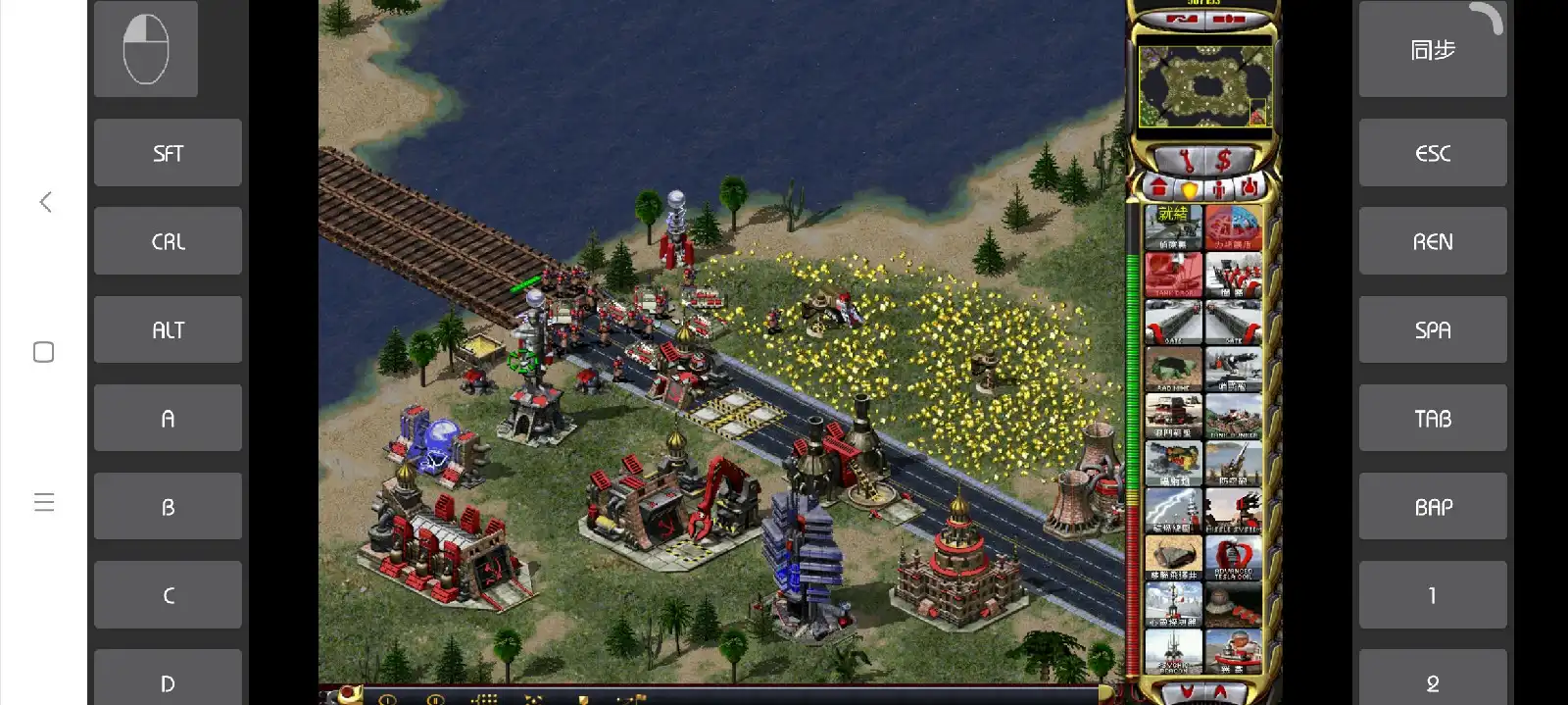Tap the on-screen TAB key
The image size is (1568, 705).
pyautogui.click(x=1432, y=419)
